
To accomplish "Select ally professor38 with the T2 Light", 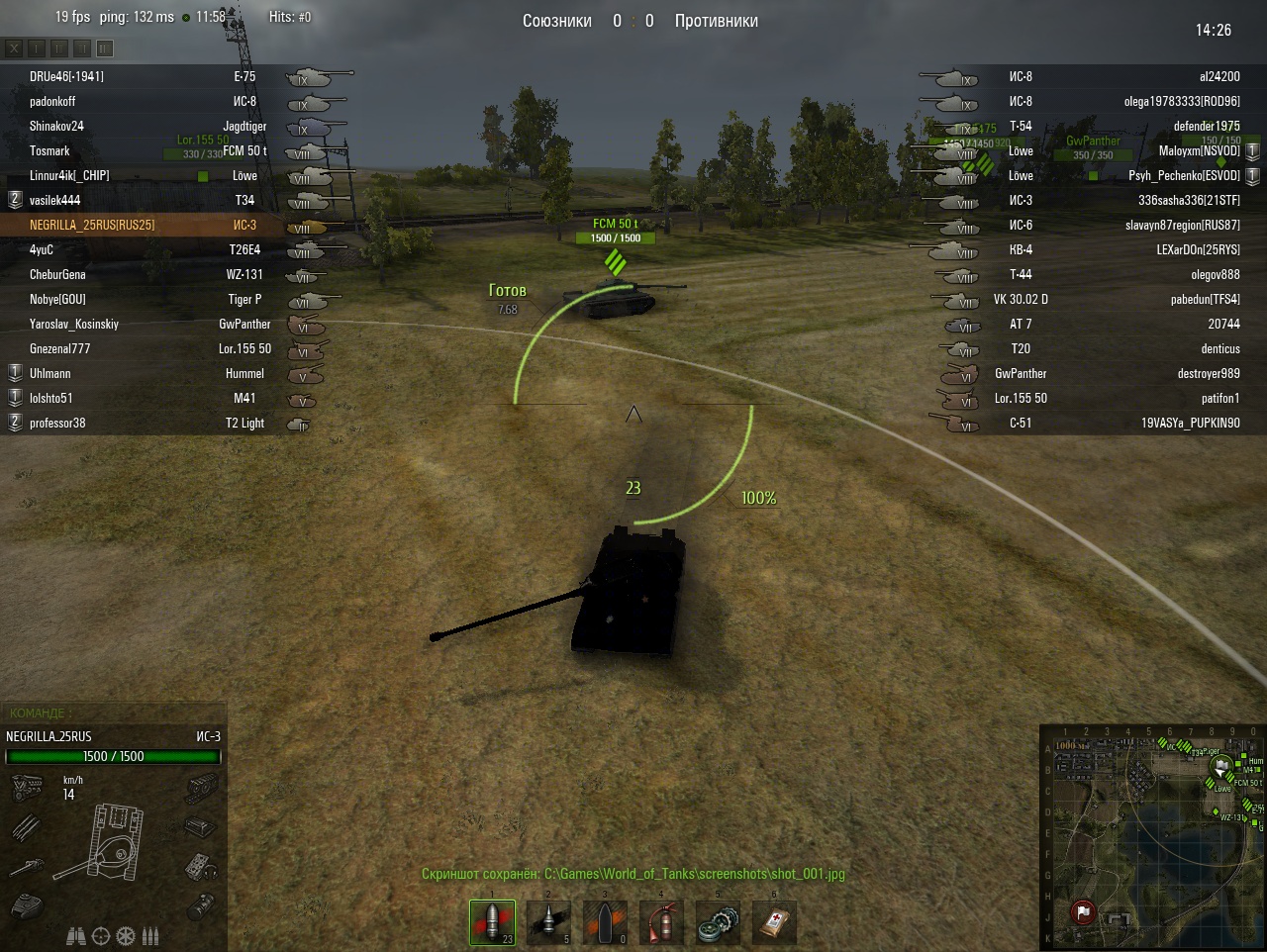I will pos(57,423).
